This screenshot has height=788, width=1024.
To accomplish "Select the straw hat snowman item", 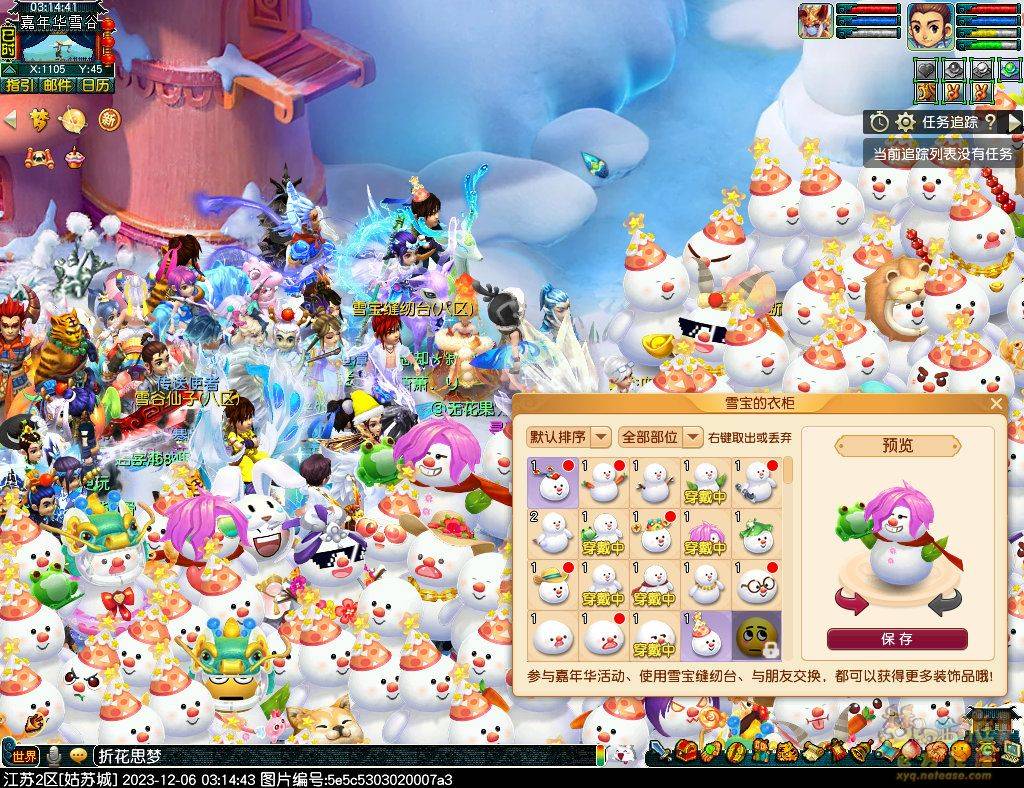I will [553, 584].
